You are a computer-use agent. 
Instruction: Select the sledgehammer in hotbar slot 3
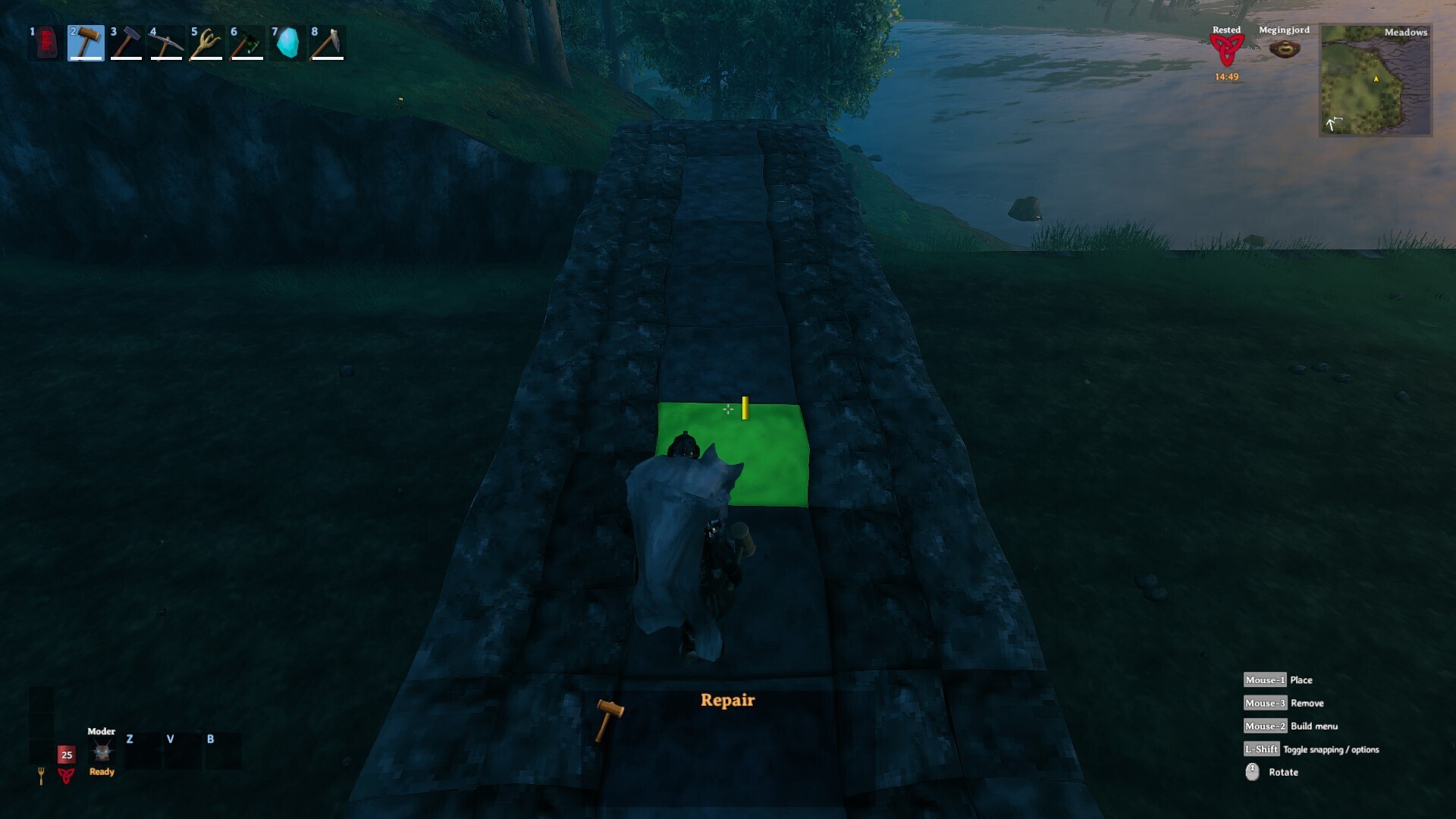pos(125,43)
